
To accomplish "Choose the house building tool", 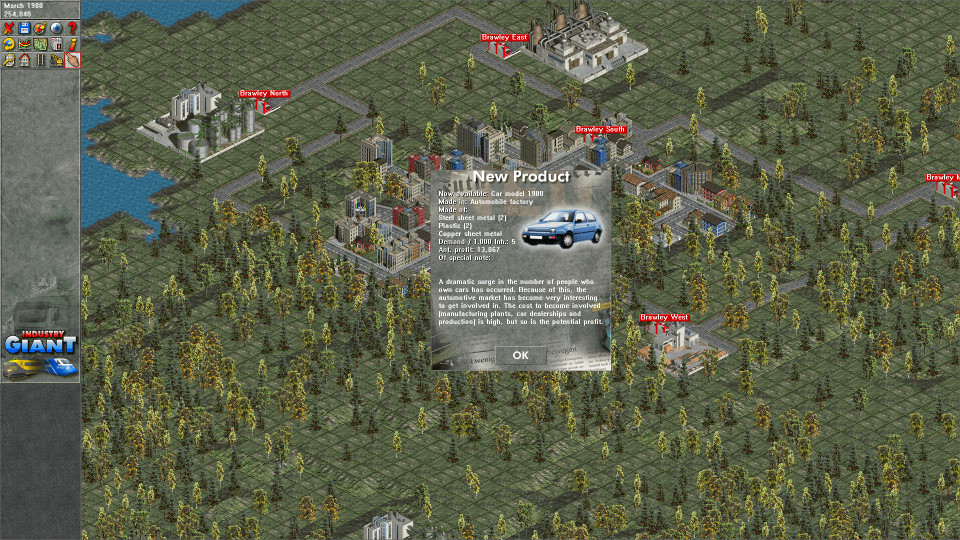I will (x=25, y=61).
